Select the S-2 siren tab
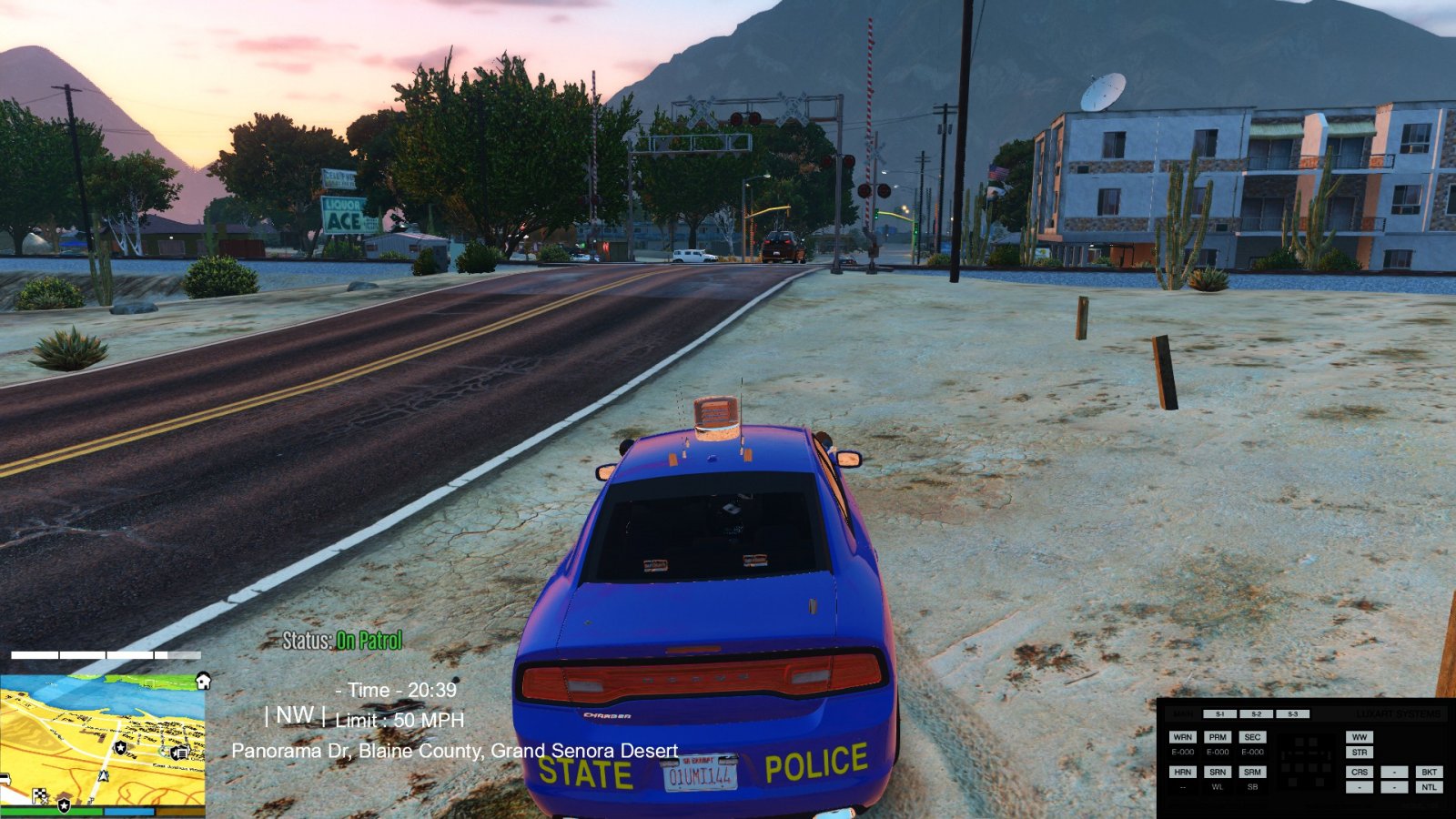Image resolution: width=1456 pixels, height=819 pixels. 1256,714
